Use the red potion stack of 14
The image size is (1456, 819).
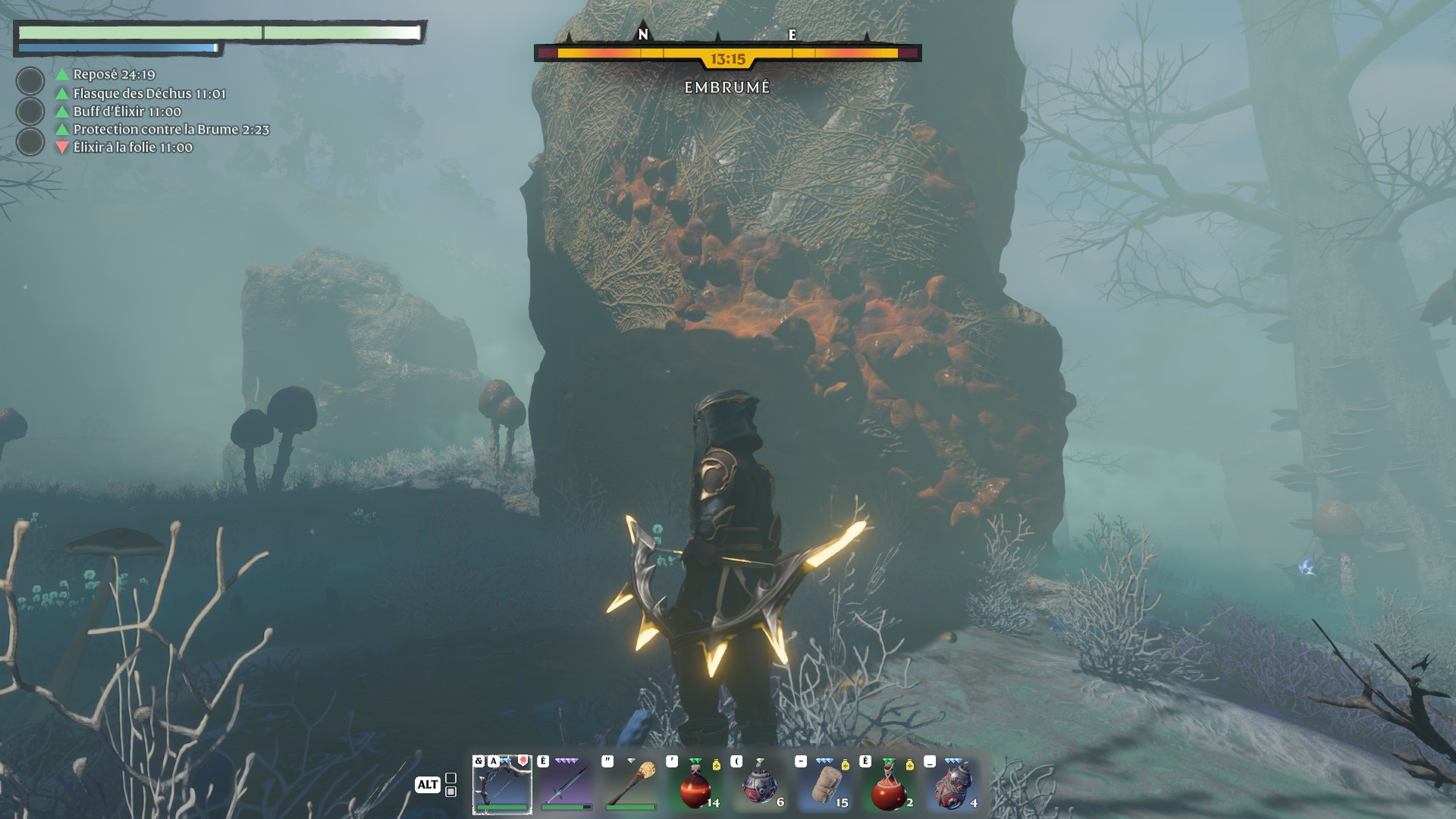695,784
